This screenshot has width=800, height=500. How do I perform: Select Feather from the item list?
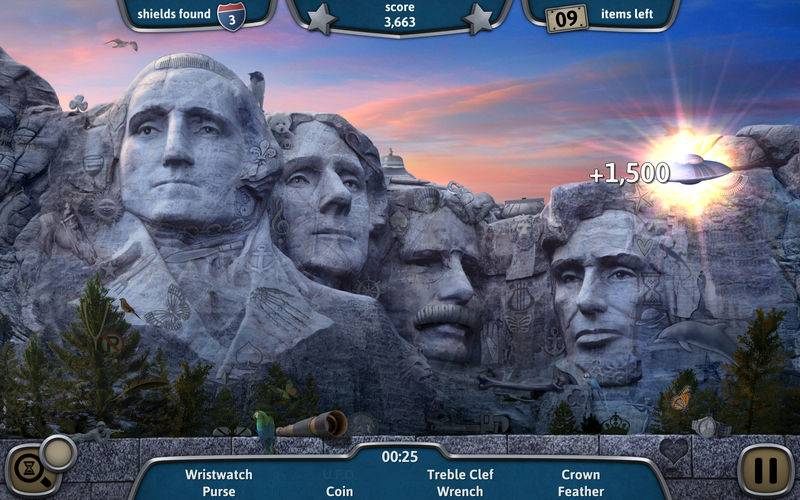(x=580, y=491)
